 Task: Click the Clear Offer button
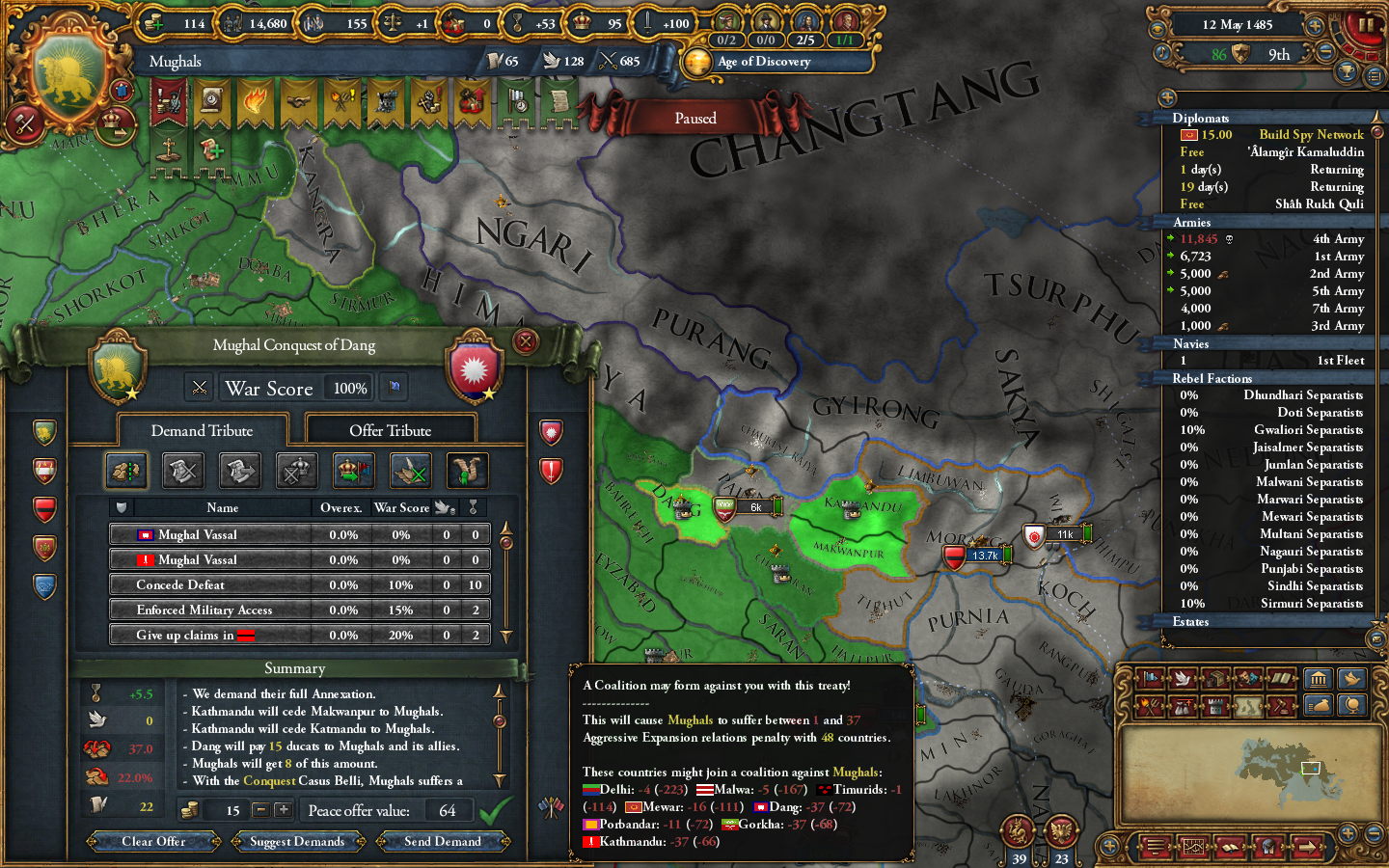tap(154, 841)
